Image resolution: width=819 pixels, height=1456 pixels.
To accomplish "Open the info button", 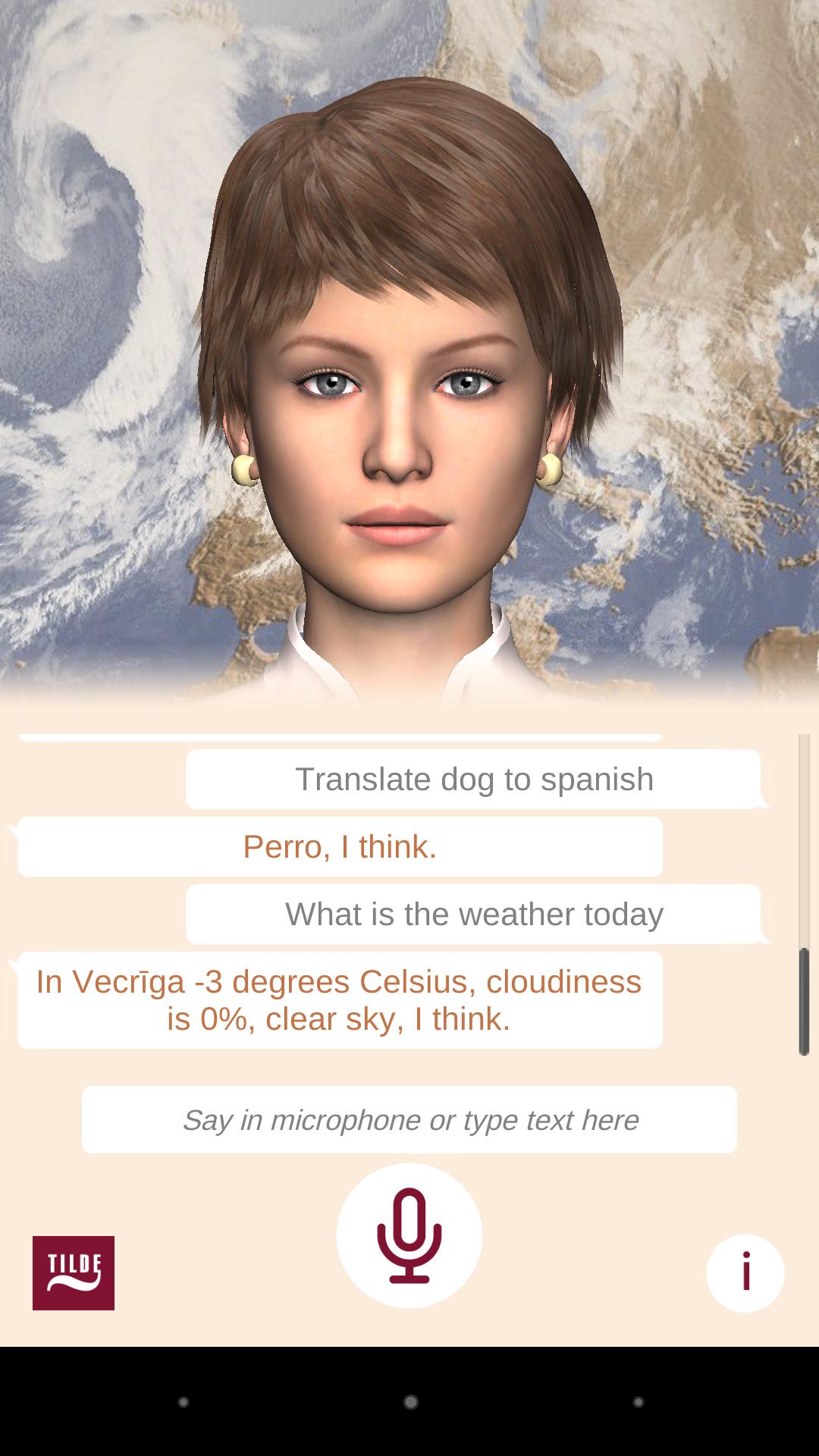I will point(745,1273).
